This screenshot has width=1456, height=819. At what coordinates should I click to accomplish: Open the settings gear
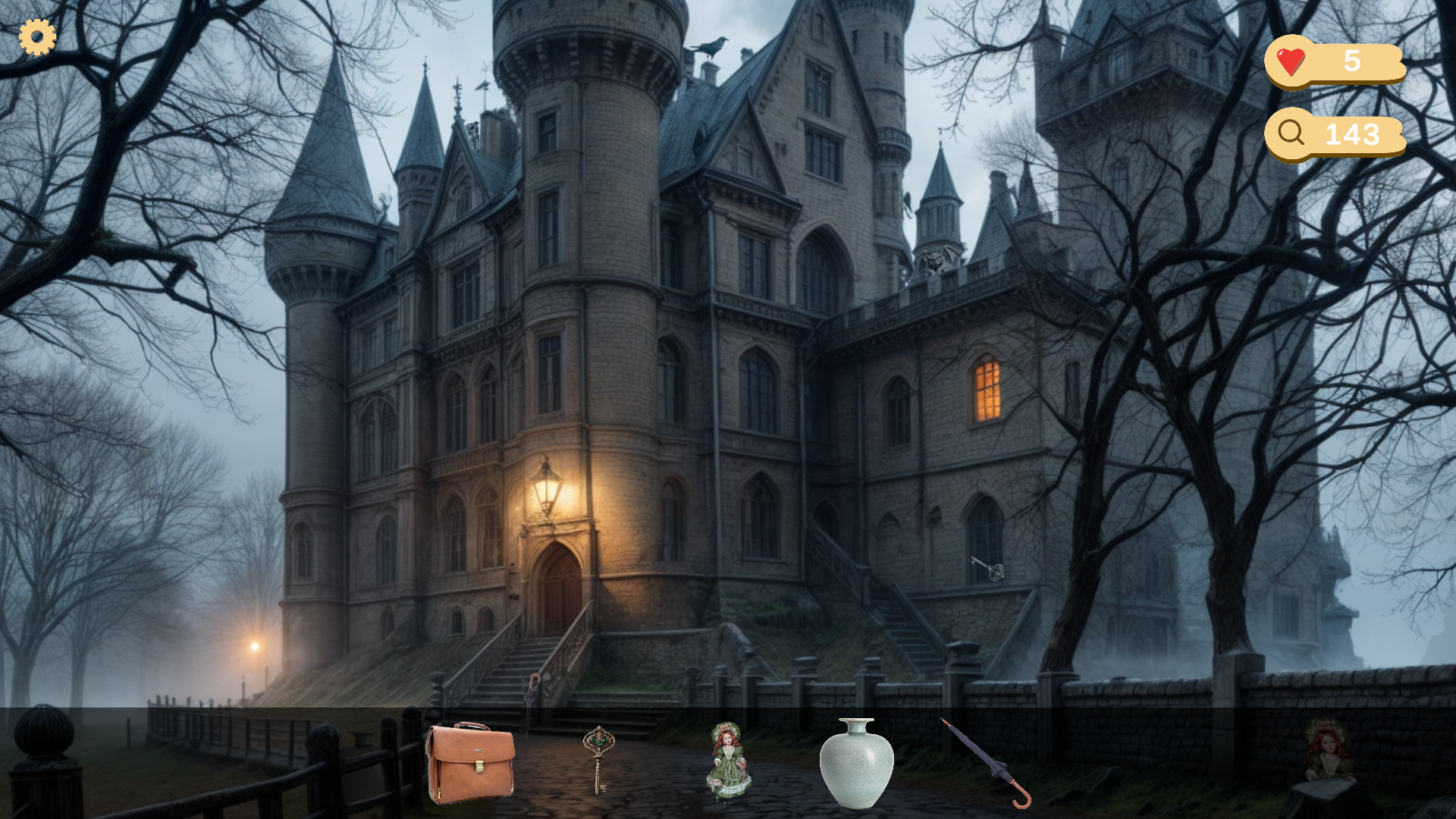click(x=36, y=36)
